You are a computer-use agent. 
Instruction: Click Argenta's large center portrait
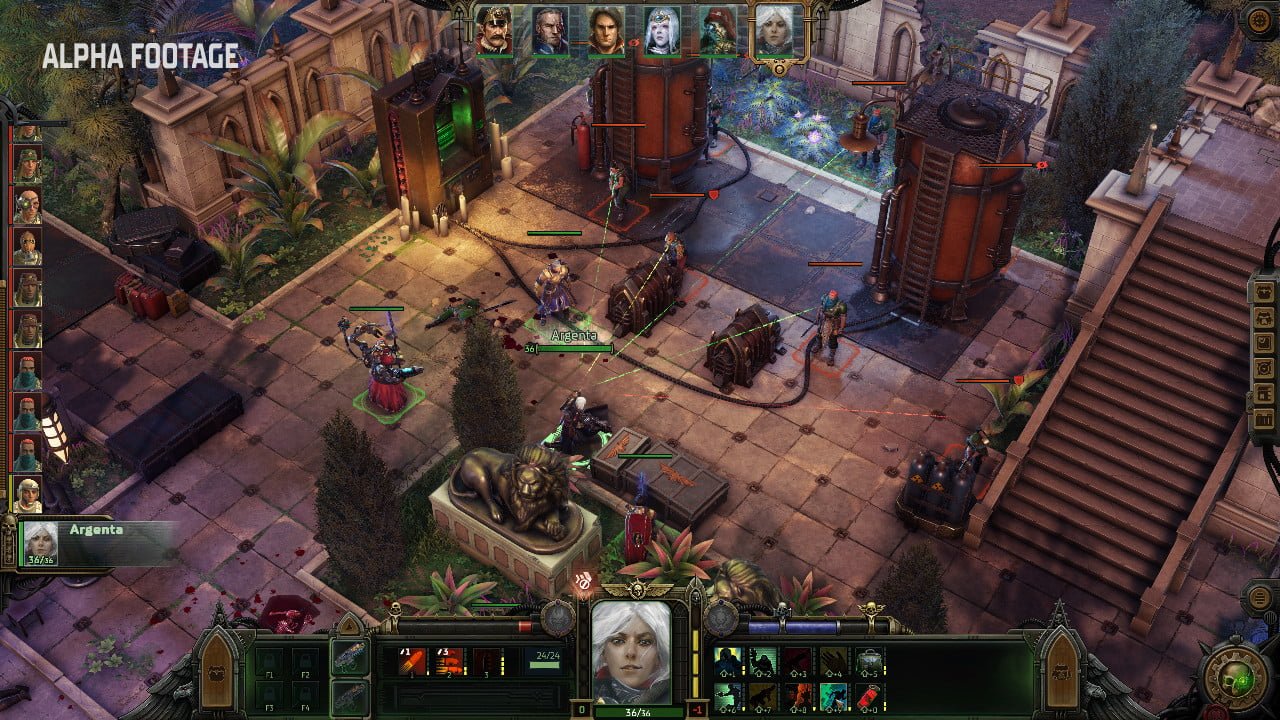(630, 652)
